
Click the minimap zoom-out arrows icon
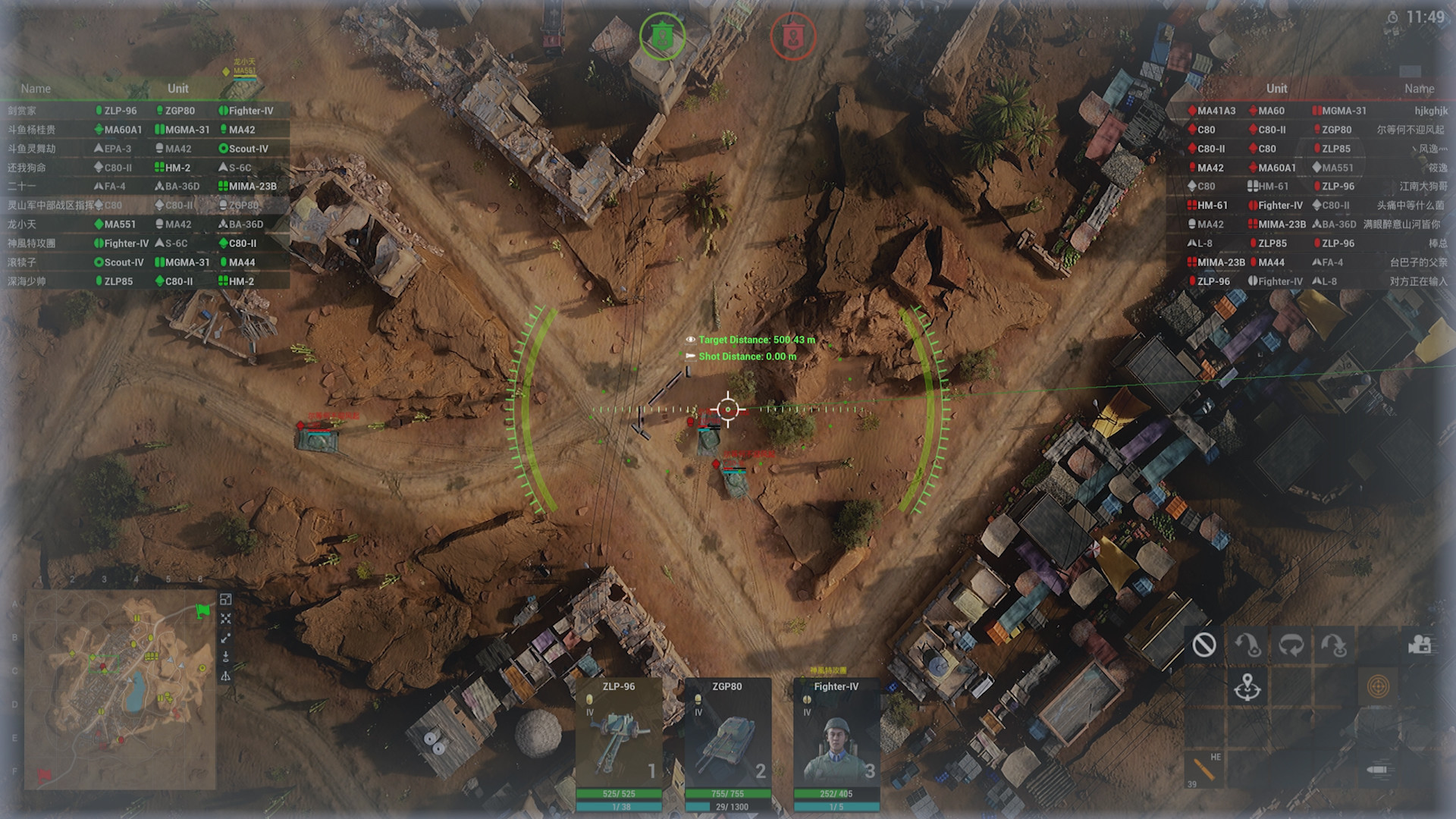225,617
